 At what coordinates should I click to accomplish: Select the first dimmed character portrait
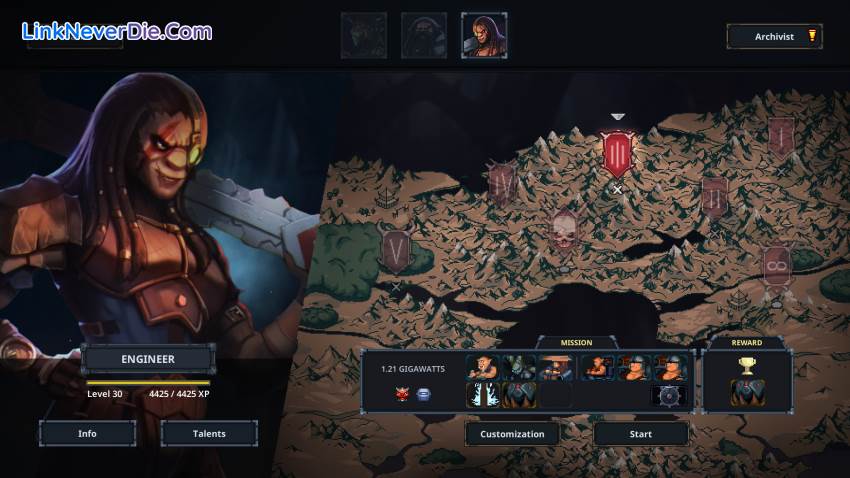tap(364, 36)
